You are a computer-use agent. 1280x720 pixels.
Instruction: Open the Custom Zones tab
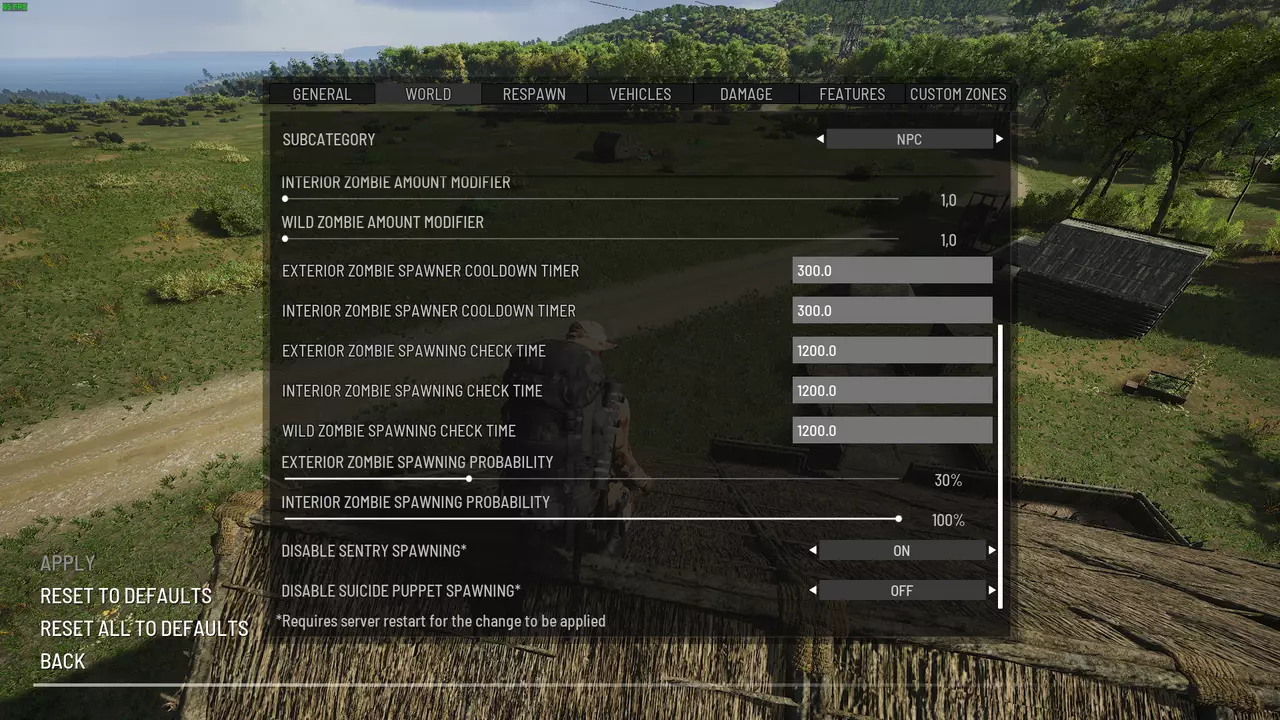pyautogui.click(x=958, y=94)
